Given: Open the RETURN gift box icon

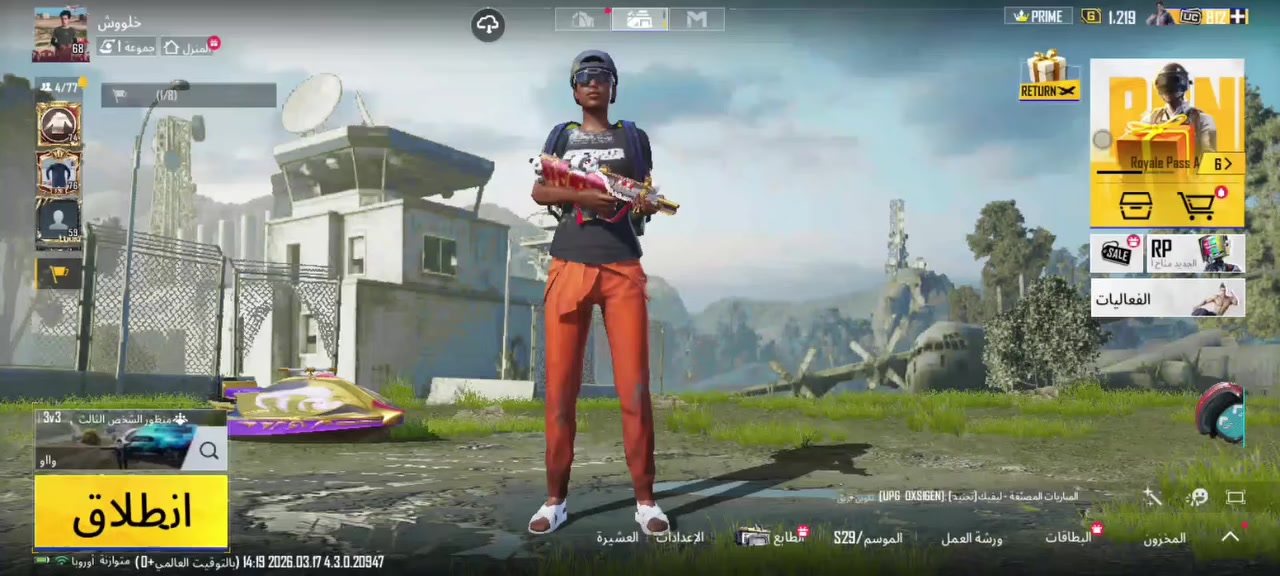Looking at the screenshot, I should pyautogui.click(x=1048, y=75).
